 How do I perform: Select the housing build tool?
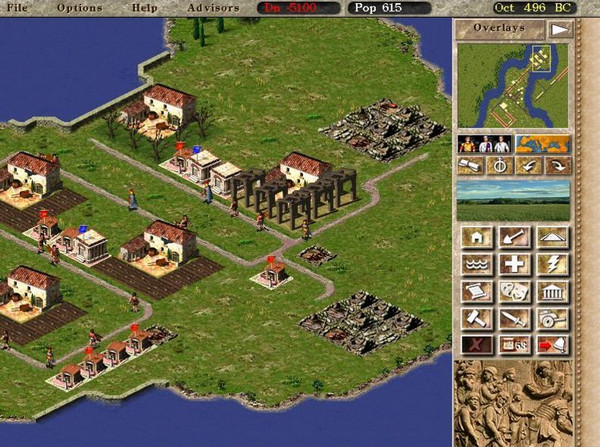[476, 237]
